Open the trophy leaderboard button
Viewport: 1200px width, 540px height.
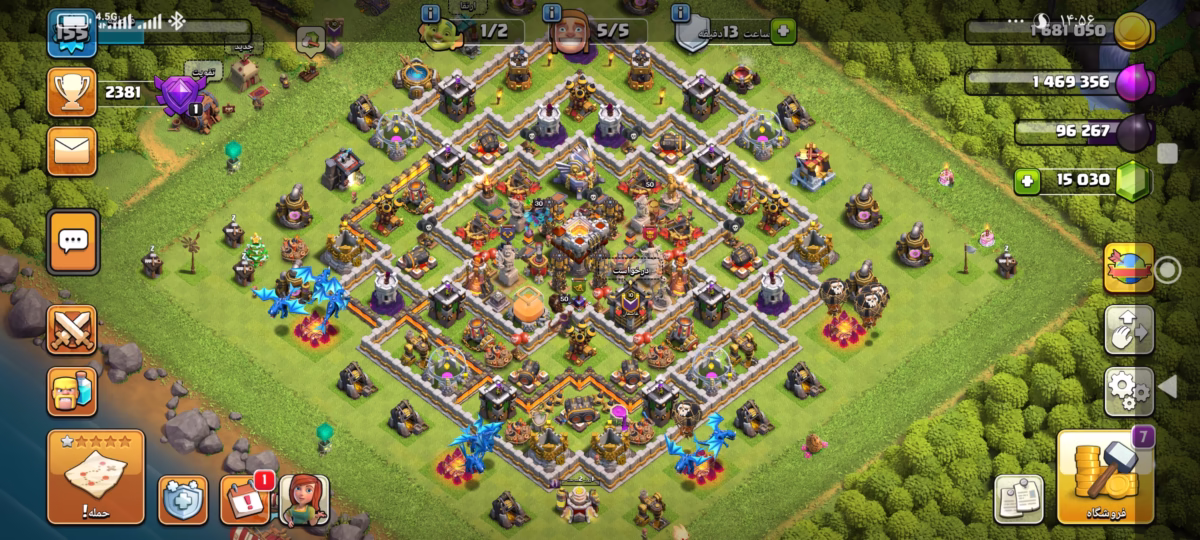pos(72,93)
